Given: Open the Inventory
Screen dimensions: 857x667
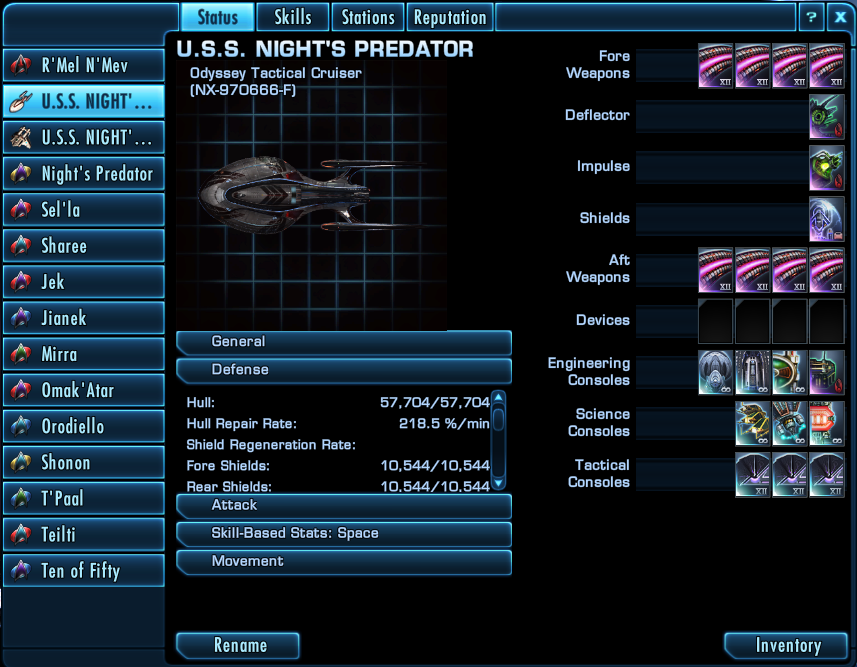Looking at the screenshot, I should pyautogui.click(x=787, y=645).
